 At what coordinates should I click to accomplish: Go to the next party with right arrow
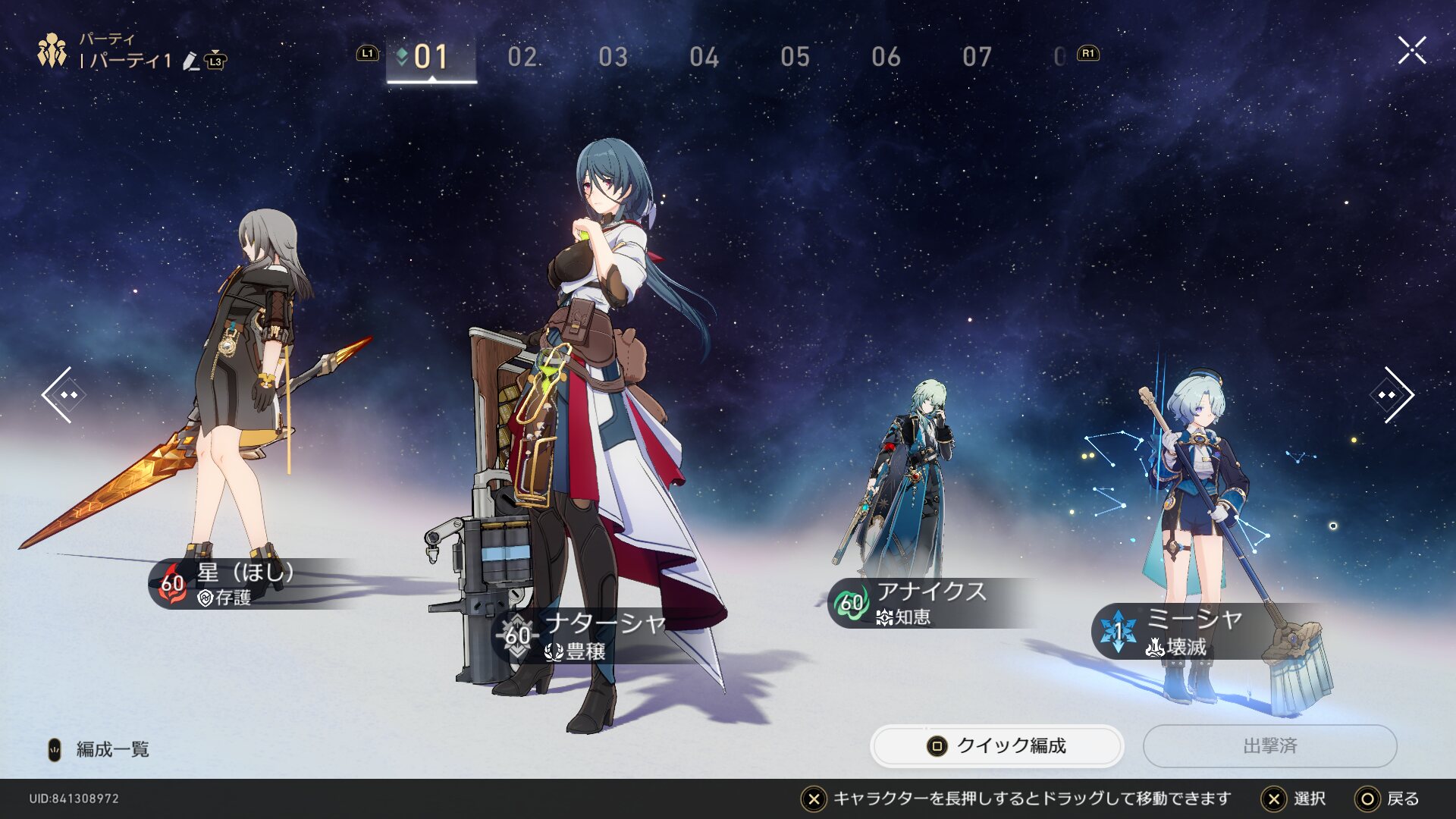click(1394, 395)
